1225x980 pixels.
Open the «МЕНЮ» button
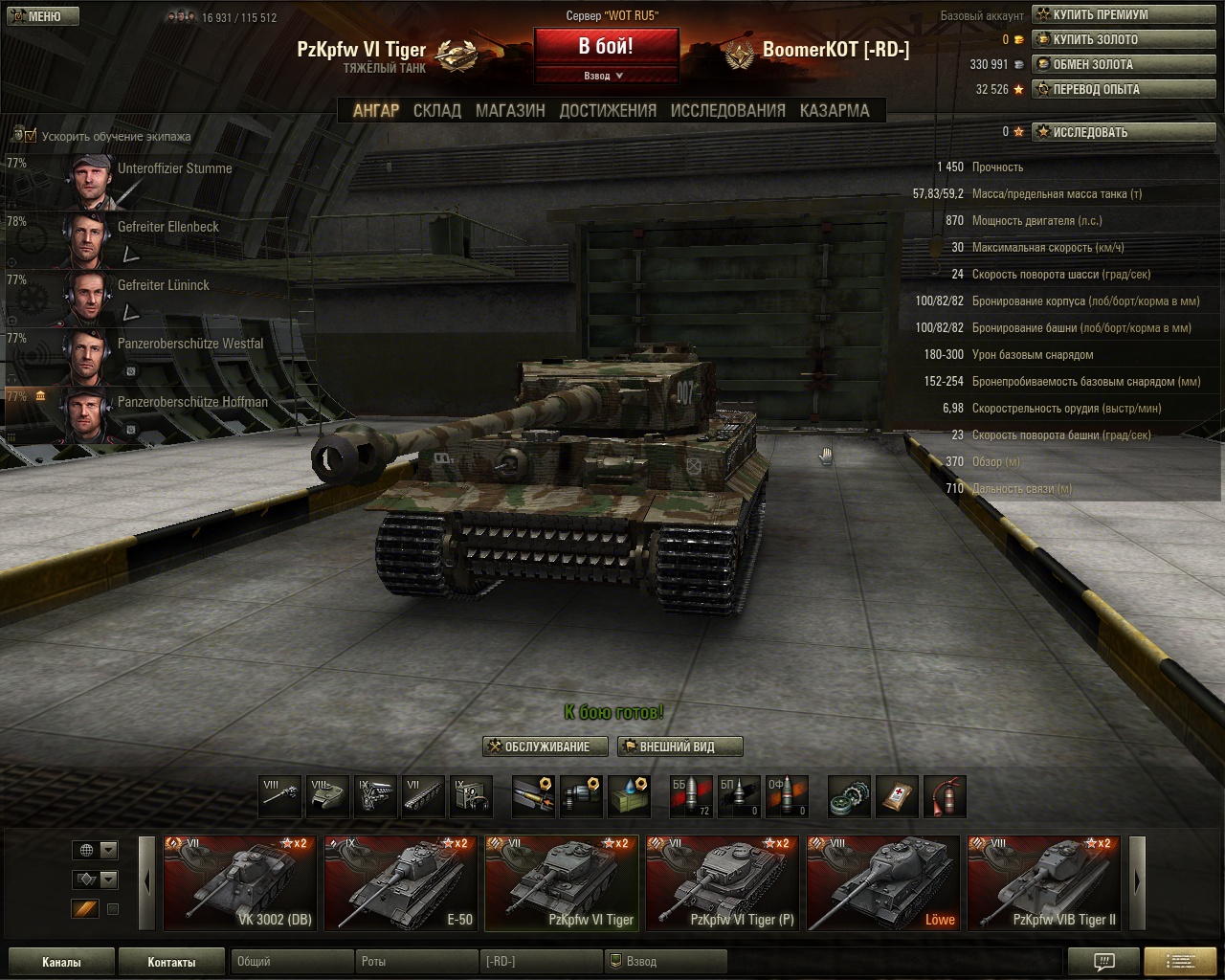(40, 16)
